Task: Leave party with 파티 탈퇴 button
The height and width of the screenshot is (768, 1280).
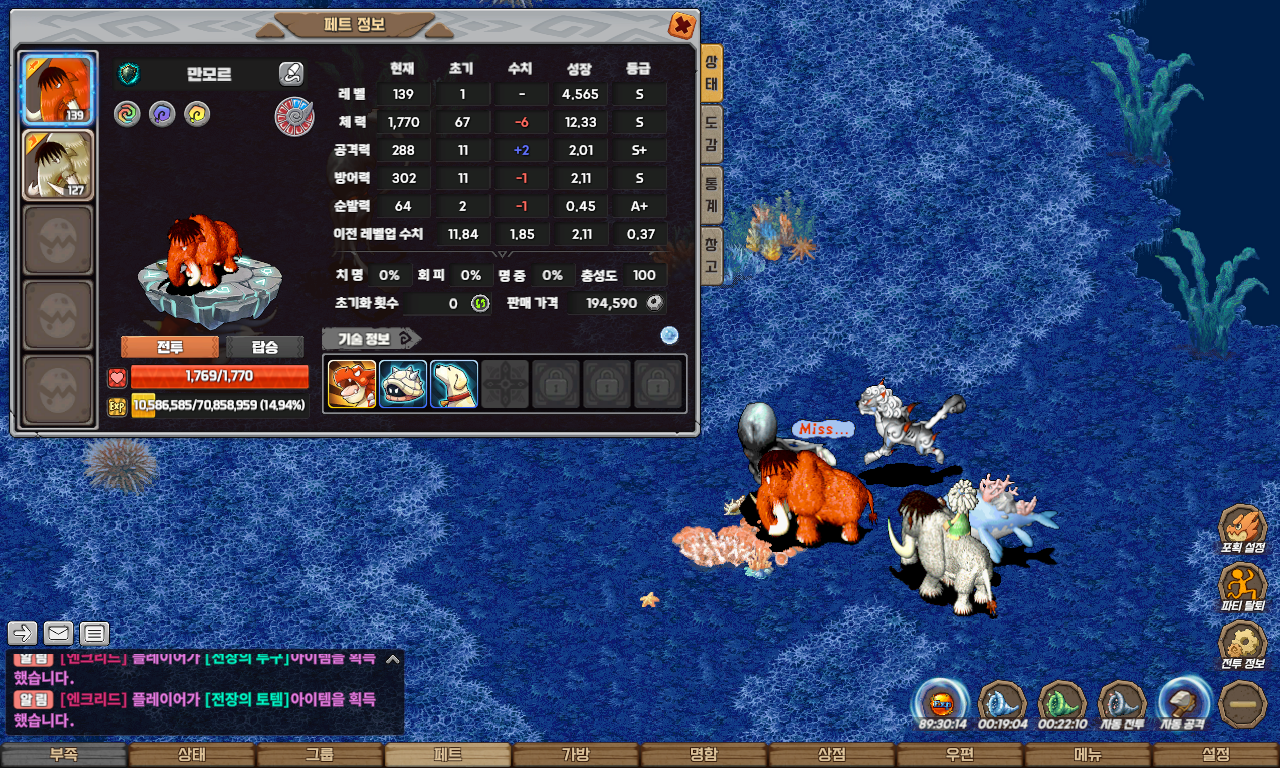Action: [x=1242, y=588]
